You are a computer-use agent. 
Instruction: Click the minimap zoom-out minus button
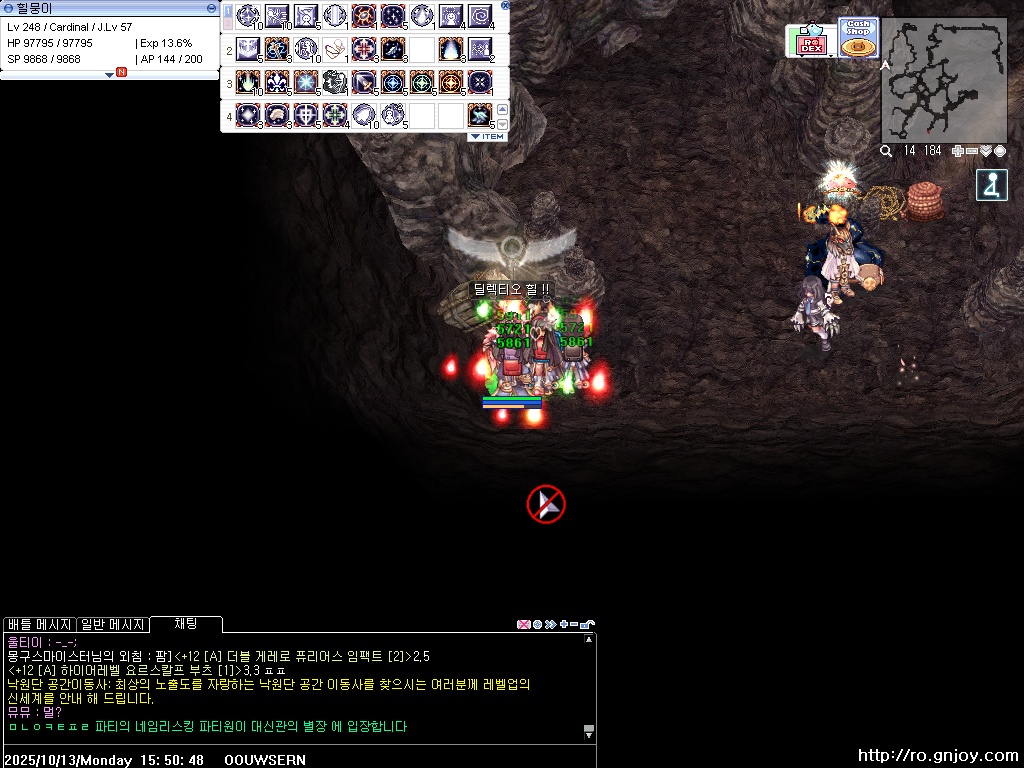click(972, 151)
